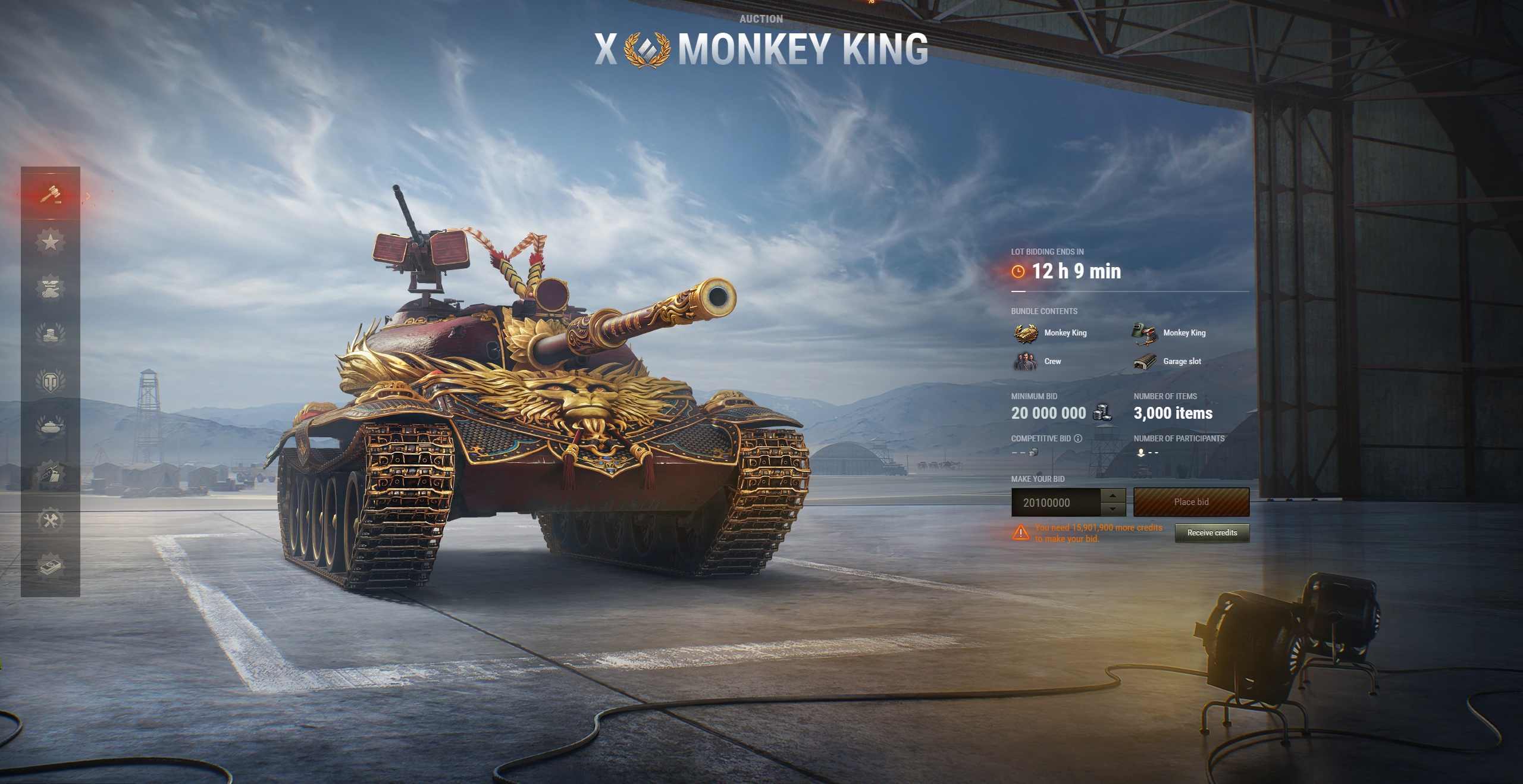Decrease the bid with the down arrow
The image size is (1523, 784).
click(1113, 509)
